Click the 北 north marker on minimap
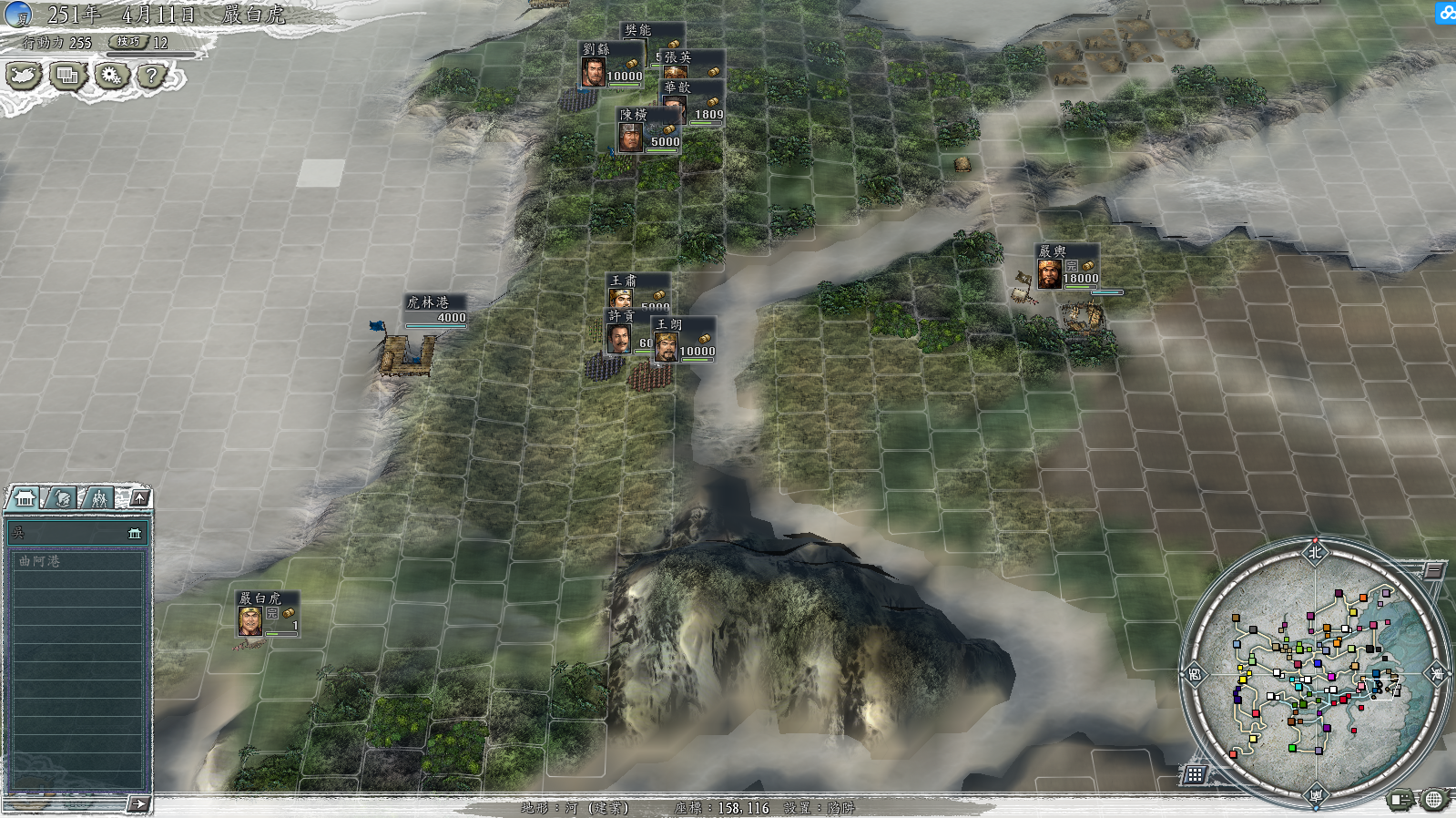The image size is (1456, 818). point(1315,552)
